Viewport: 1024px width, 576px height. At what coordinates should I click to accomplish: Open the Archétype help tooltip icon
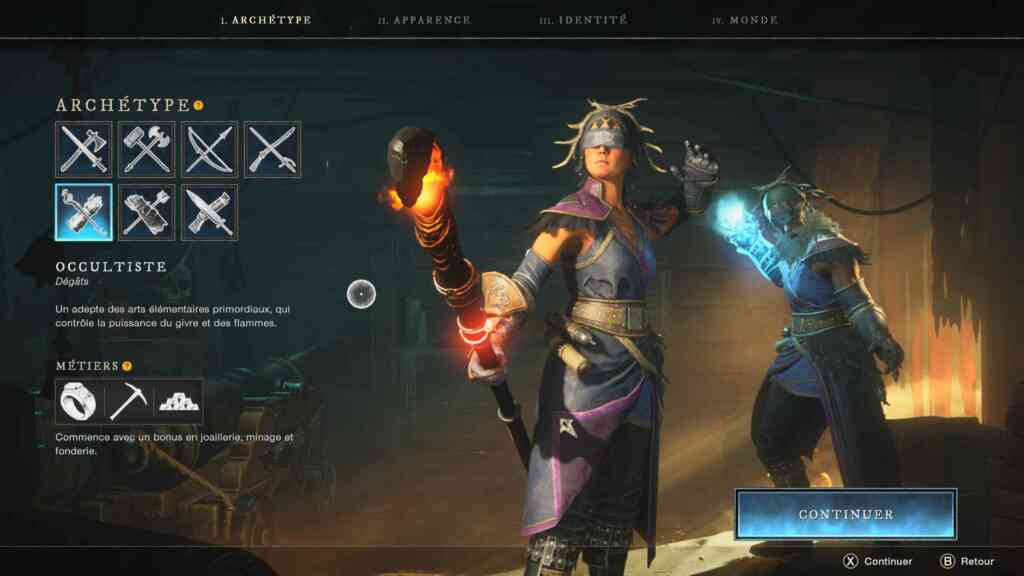[x=198, y=105]
